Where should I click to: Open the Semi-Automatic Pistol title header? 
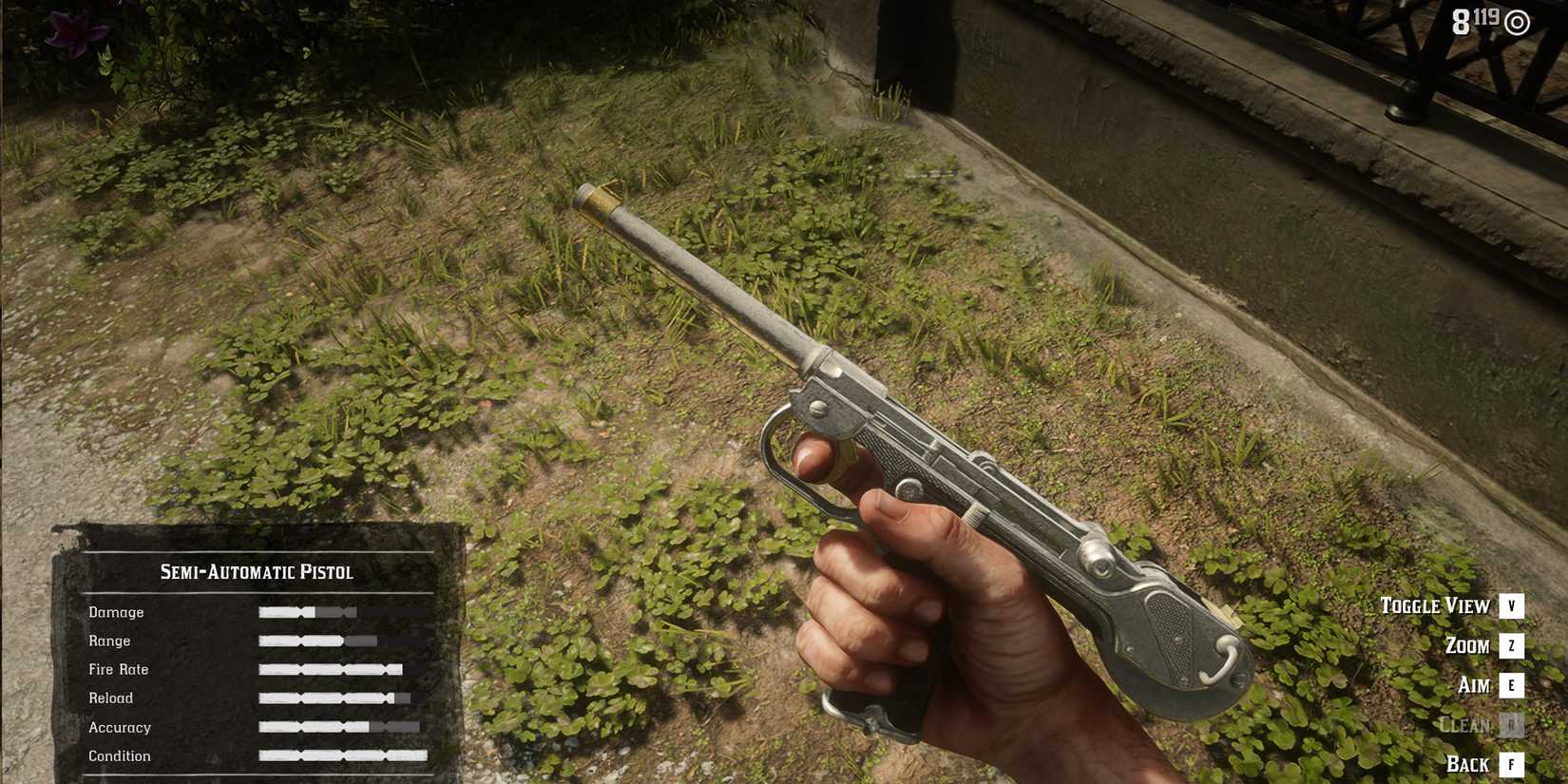(257, 572)
